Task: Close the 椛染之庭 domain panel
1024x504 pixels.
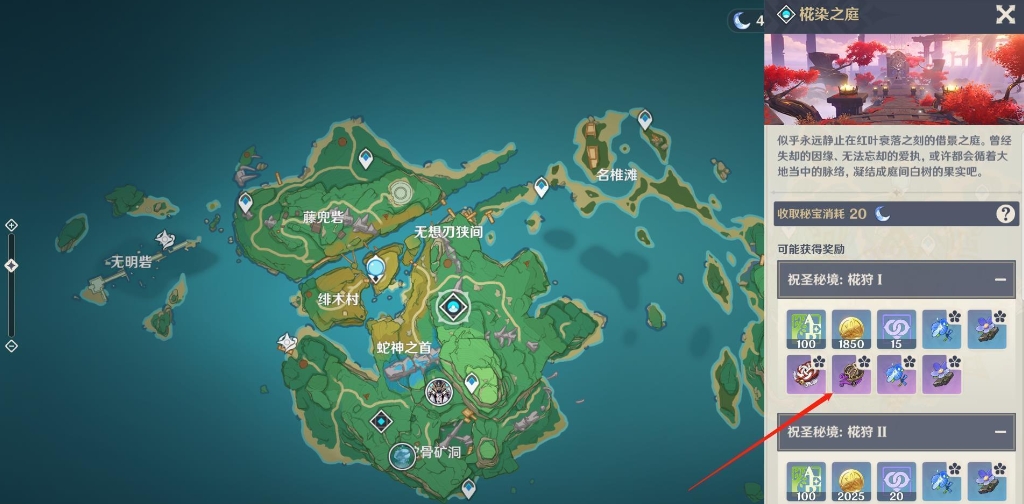Action: (x=1005, y=14)
